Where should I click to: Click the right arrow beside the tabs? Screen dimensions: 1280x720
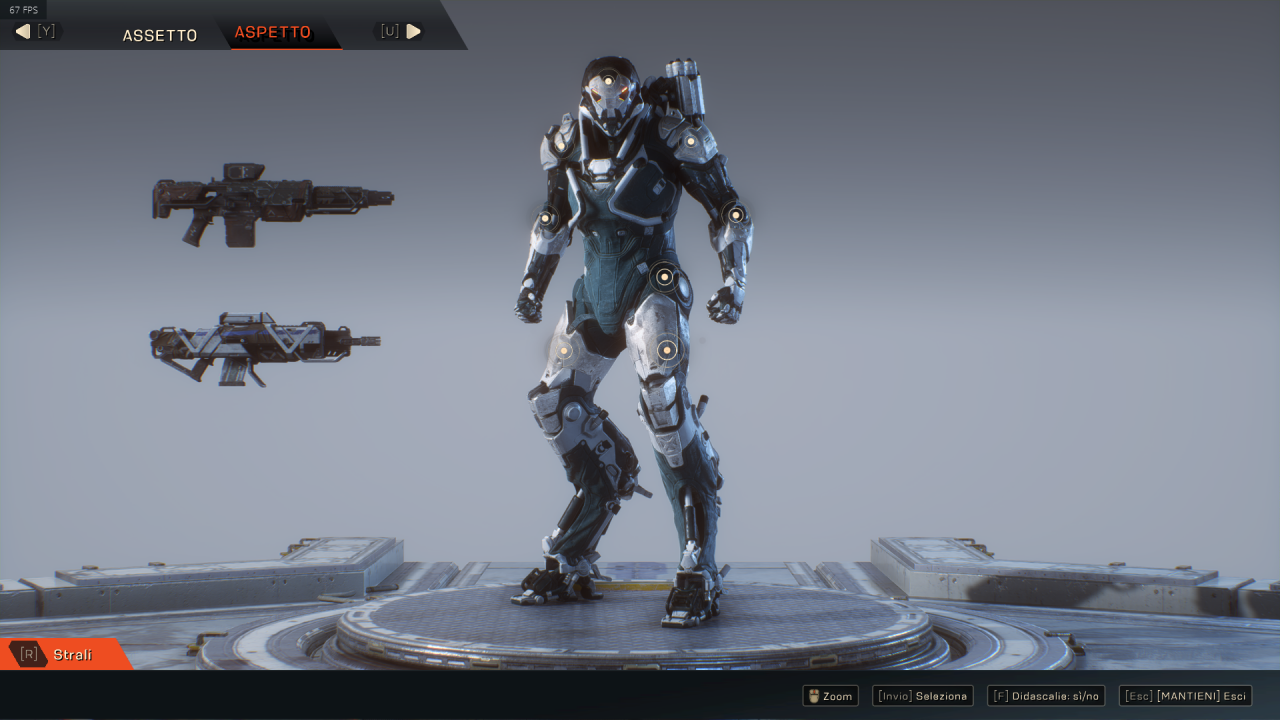coord(413,31)
